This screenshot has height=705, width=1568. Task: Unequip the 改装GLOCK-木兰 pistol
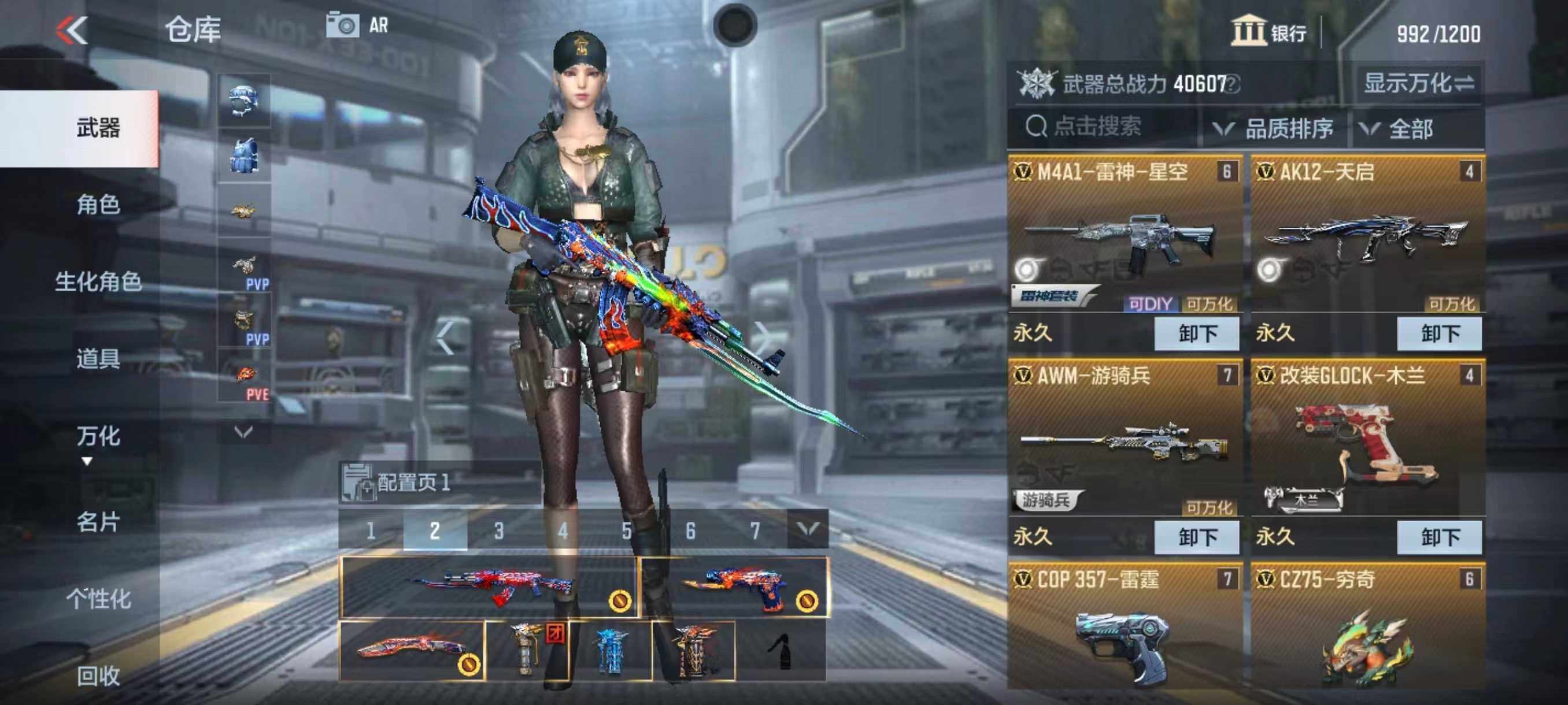coord(1440,536)
